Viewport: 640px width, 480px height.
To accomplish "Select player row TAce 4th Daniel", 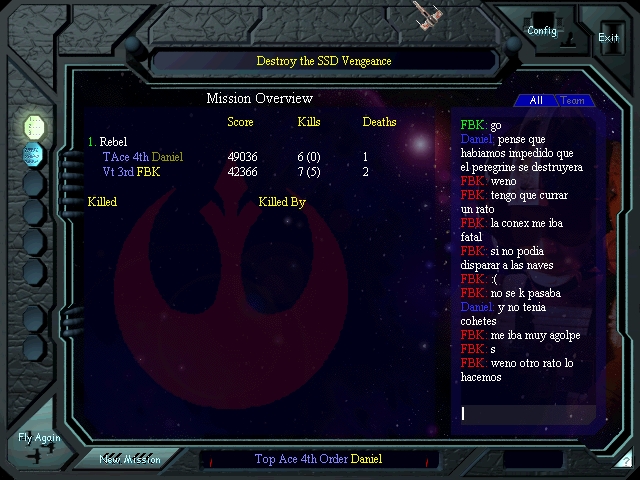I will point(143,157).
